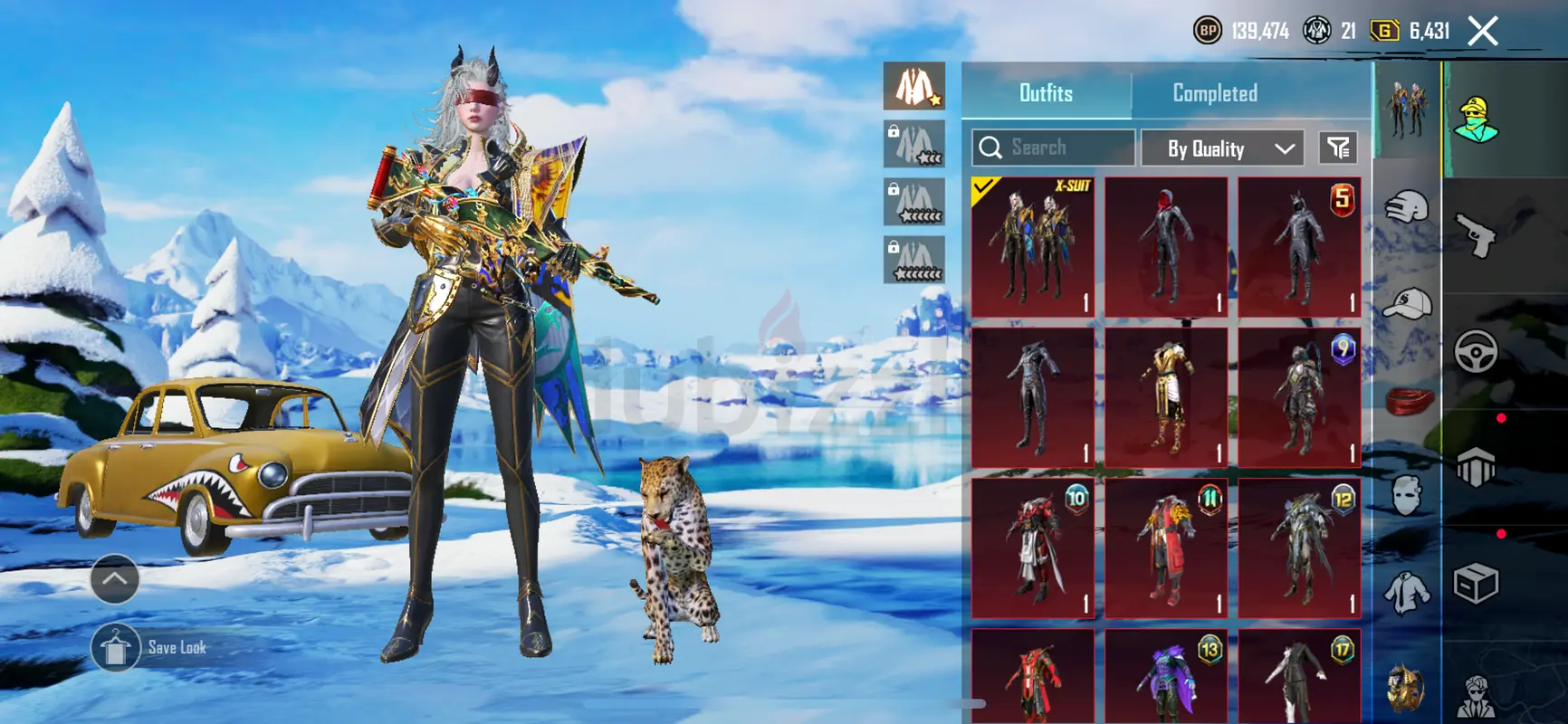Screen dimensions: 1568x724
Task: Select the outfit with level 10 badge
Action: [1033, 548]
